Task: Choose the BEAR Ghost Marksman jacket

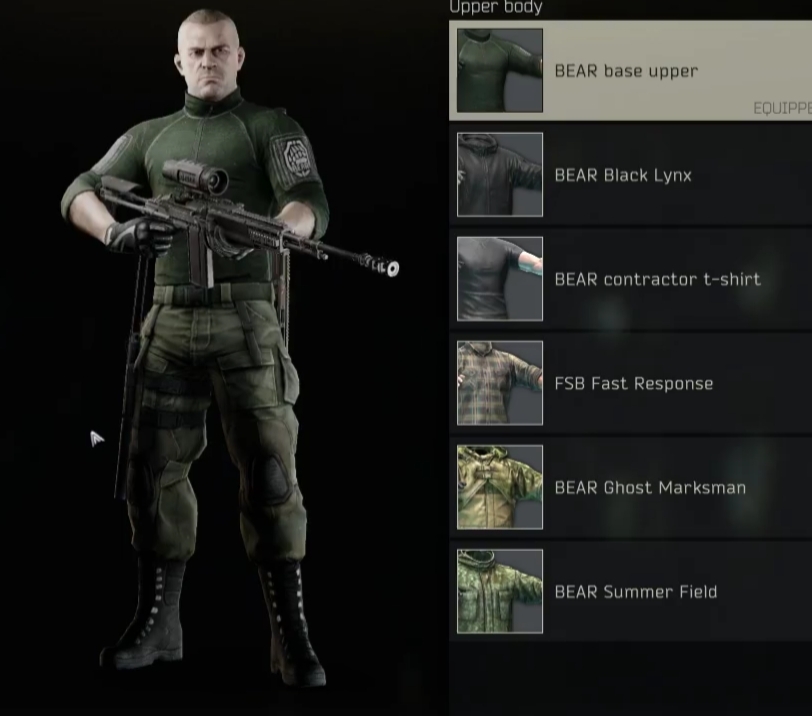Action: [650, 488]
